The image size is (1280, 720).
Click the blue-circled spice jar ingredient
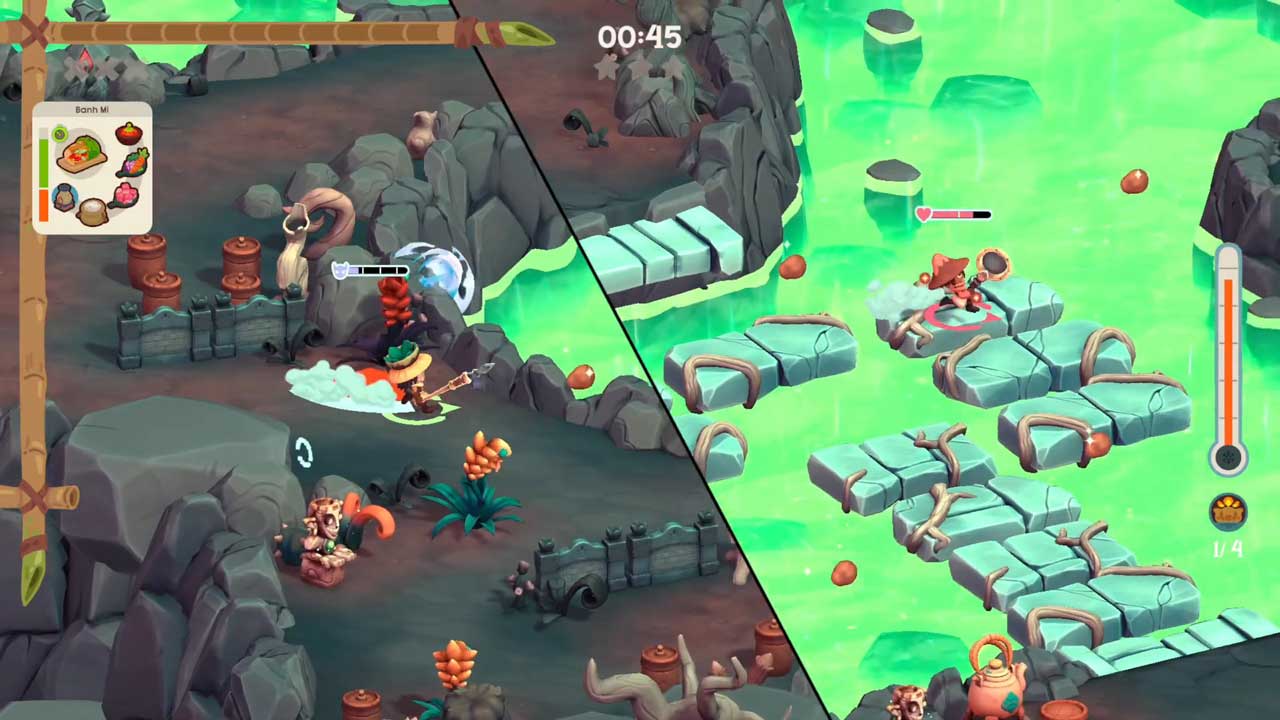click(x=64, y=197)
